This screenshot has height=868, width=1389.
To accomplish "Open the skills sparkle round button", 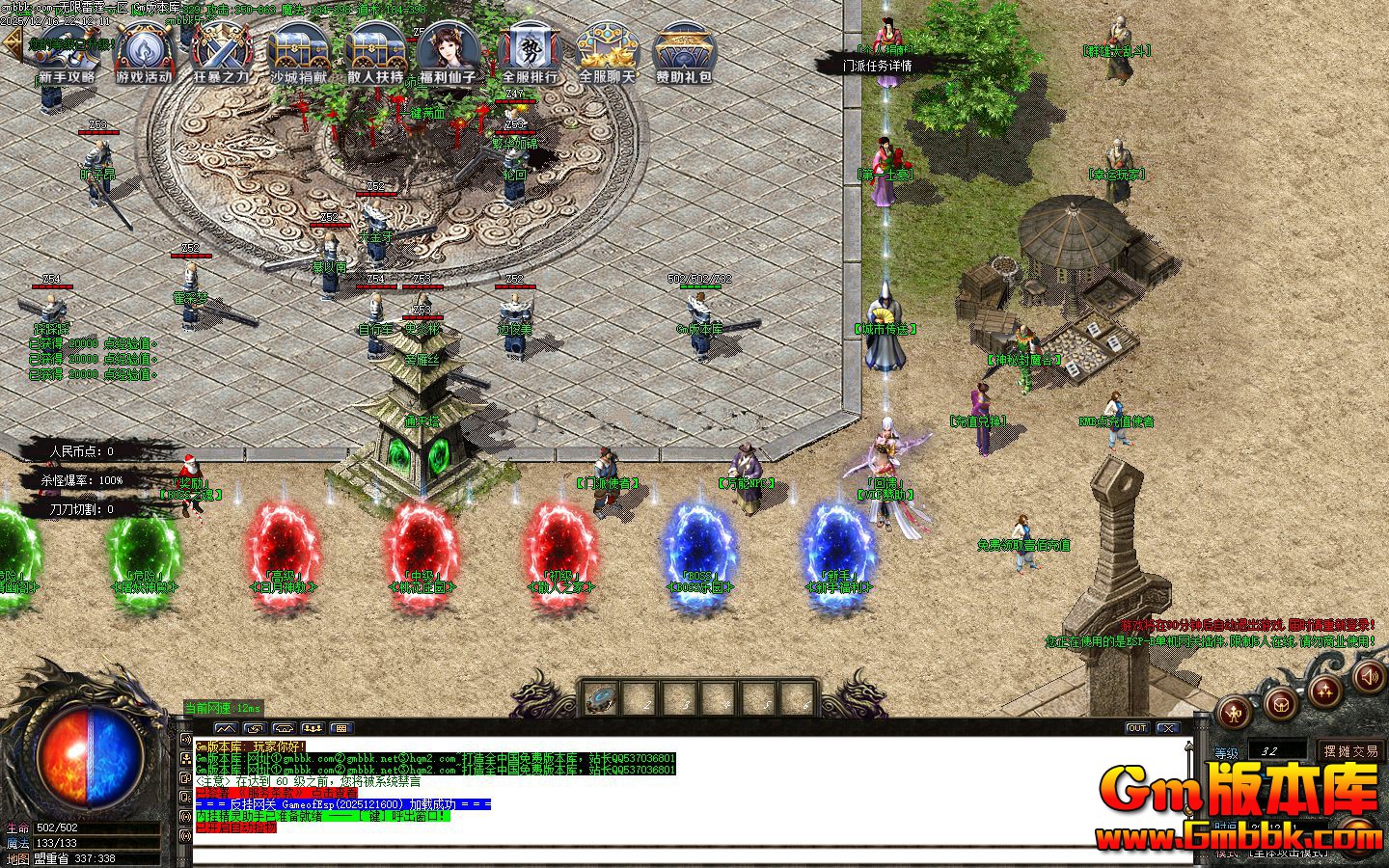I will (1325, 690).
